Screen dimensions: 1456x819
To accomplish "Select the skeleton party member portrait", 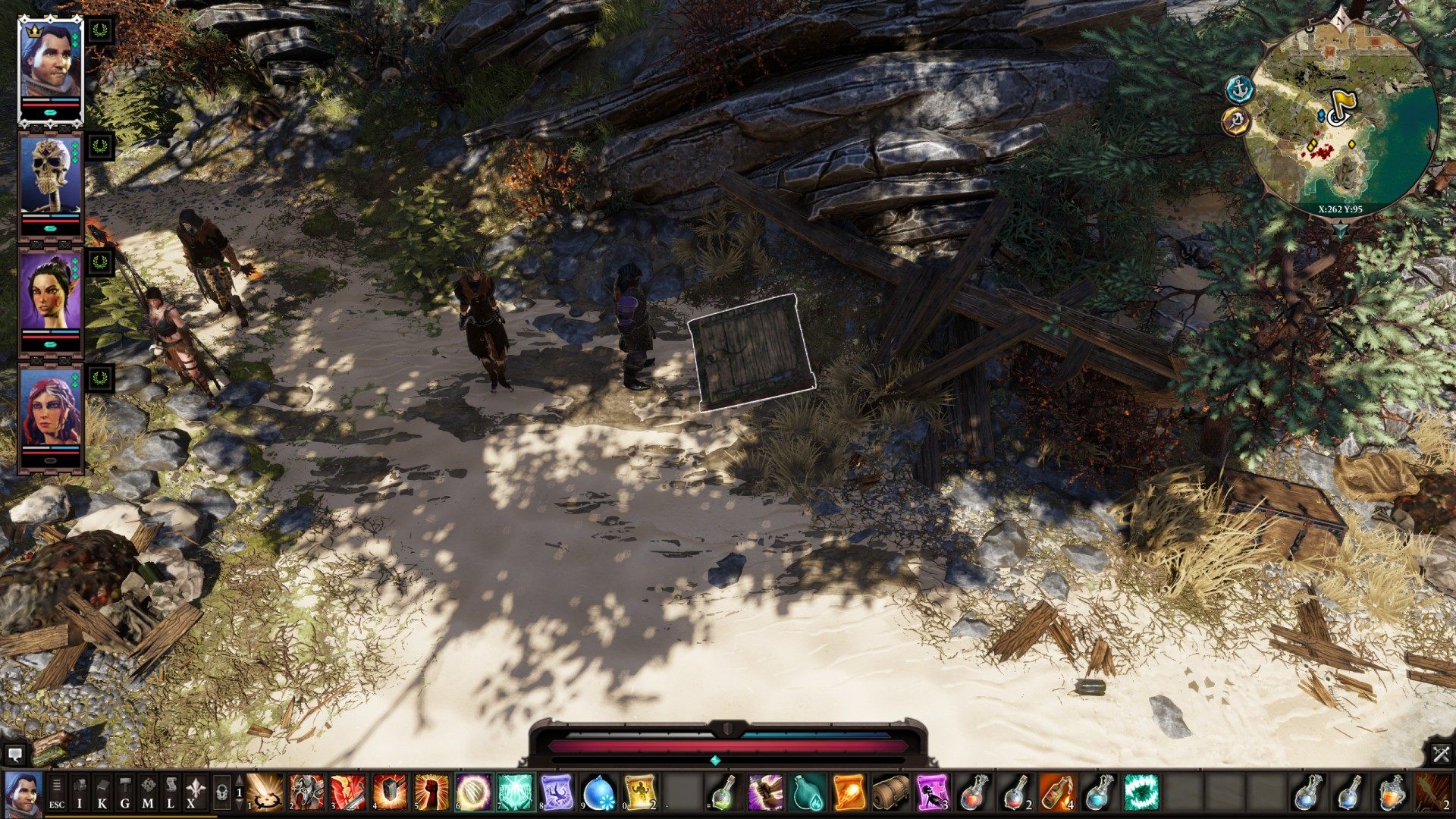I will coord(50,175).
